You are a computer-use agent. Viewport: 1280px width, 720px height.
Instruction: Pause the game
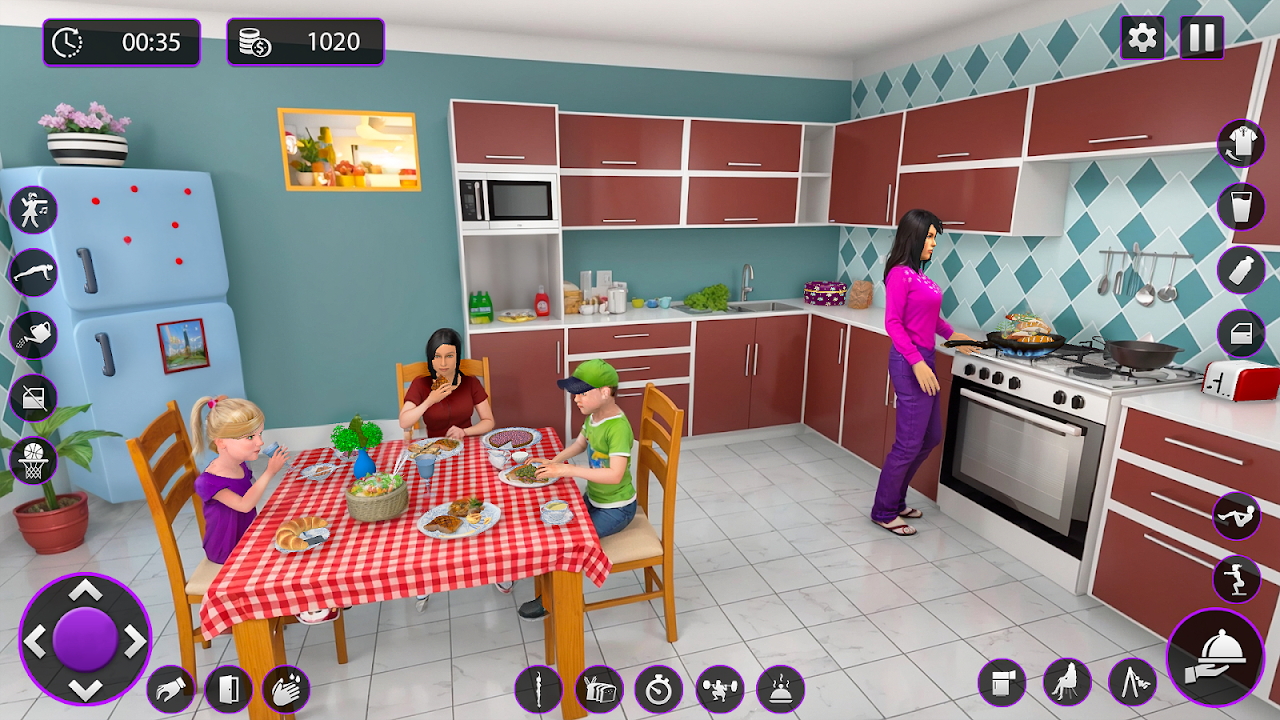(x=1202, y=38)
